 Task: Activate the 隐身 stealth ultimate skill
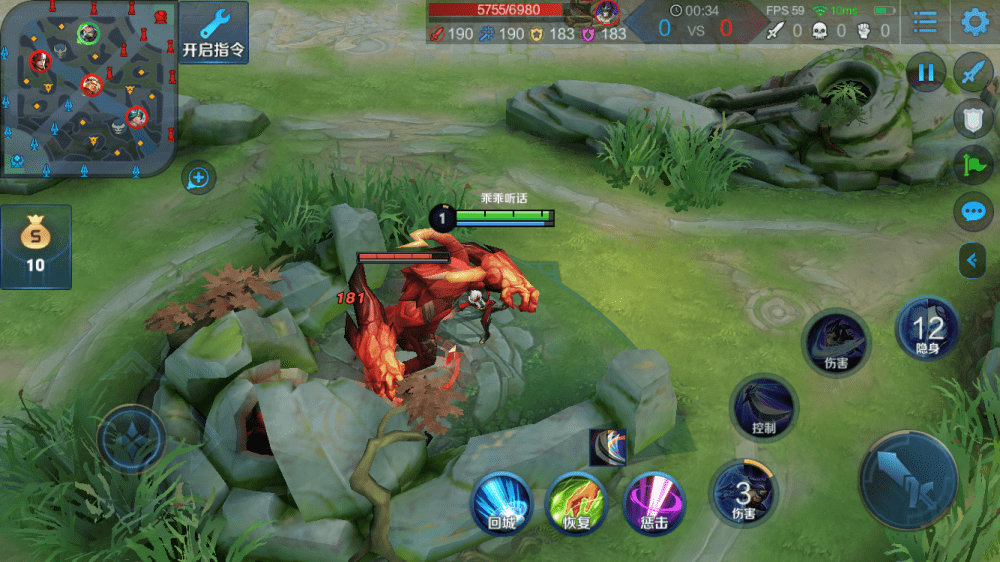pyautogui.click(x=928, y=329)
